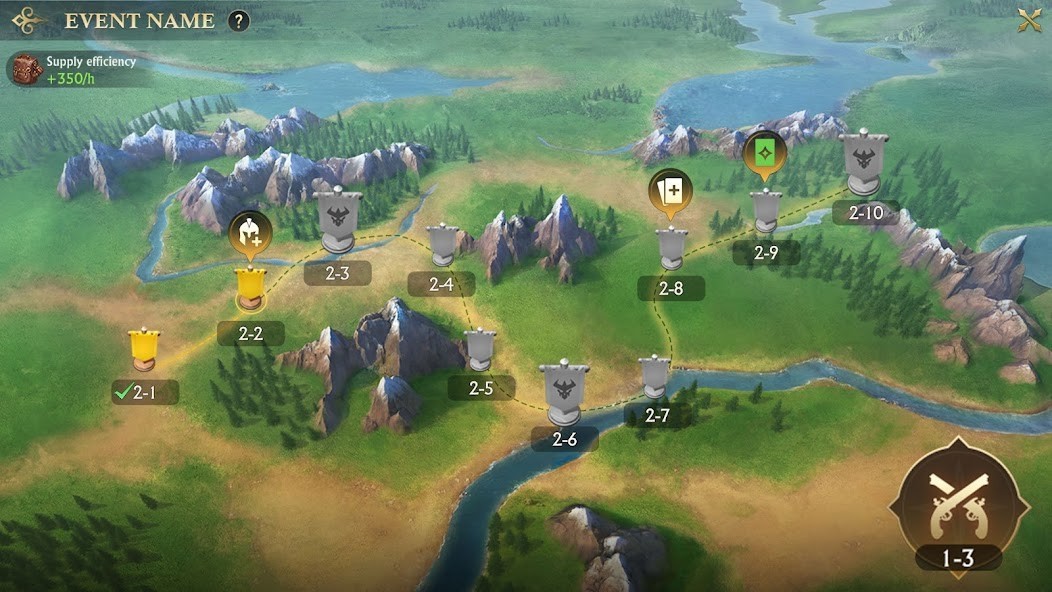Choose the stage 2-7 flag
1052x592 pixels.
tap(655, 377)
